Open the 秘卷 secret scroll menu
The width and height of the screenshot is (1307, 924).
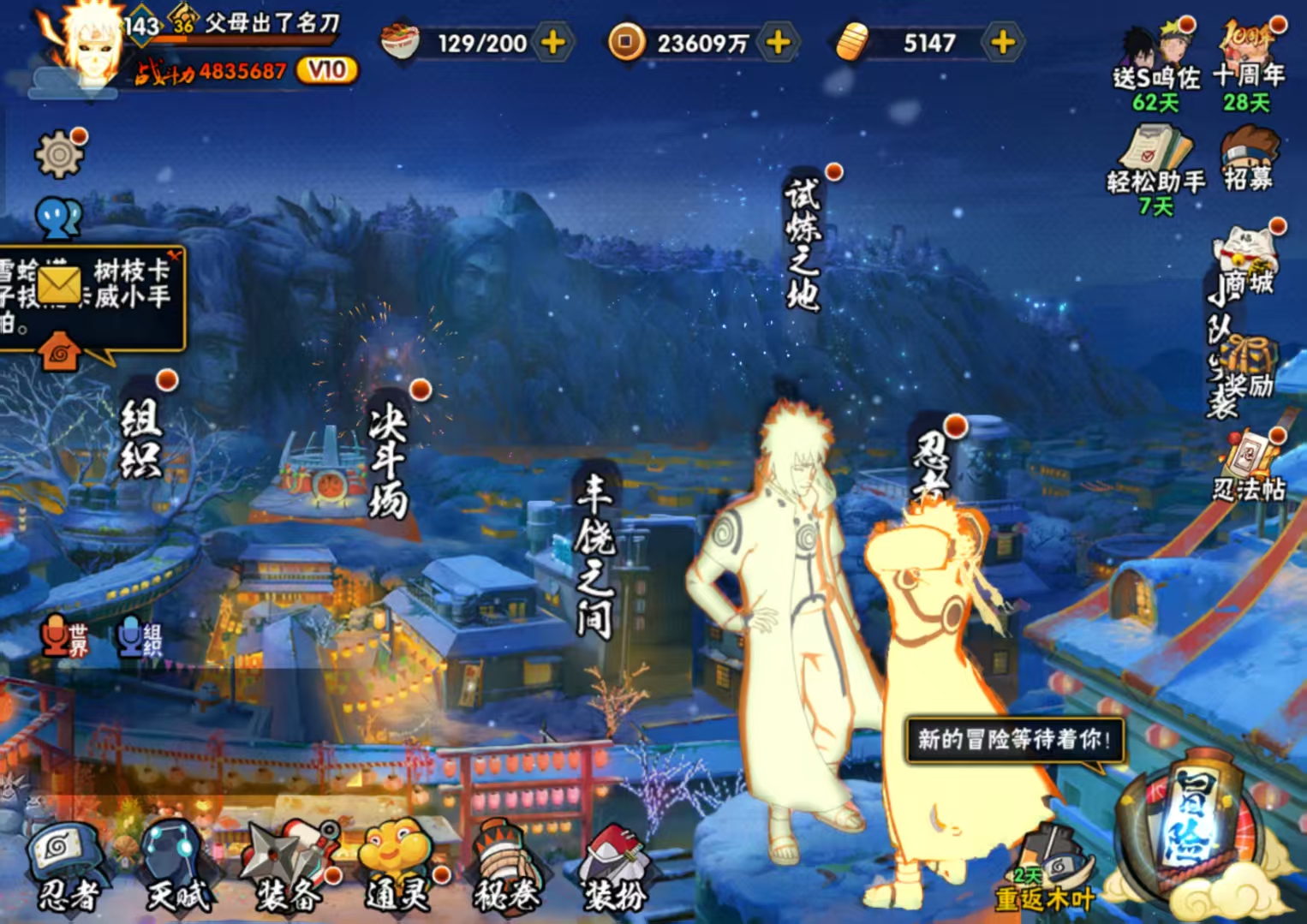tap(507, 865)
